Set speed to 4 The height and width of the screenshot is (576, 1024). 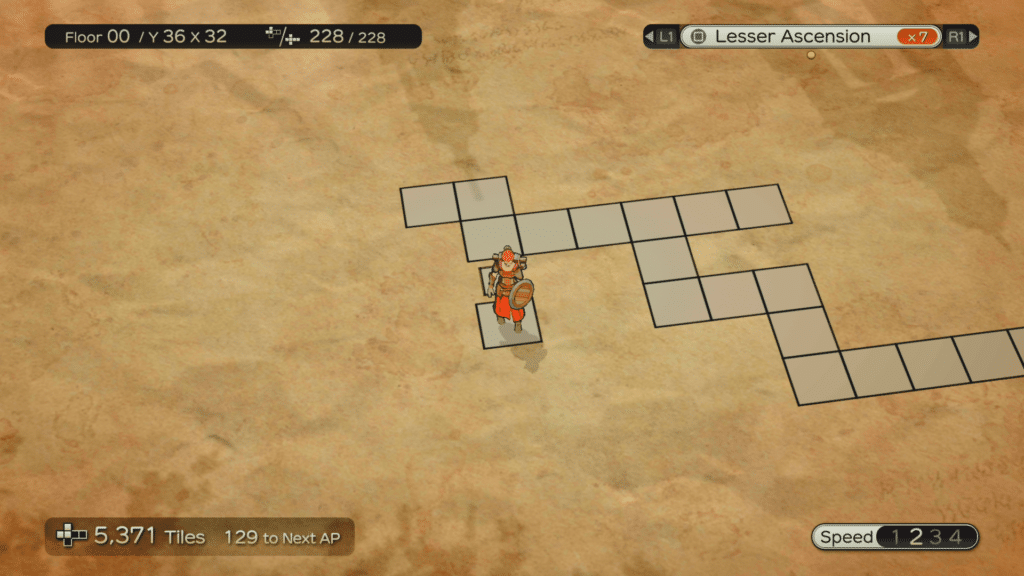pyautogui.click(x=956, y=537)
